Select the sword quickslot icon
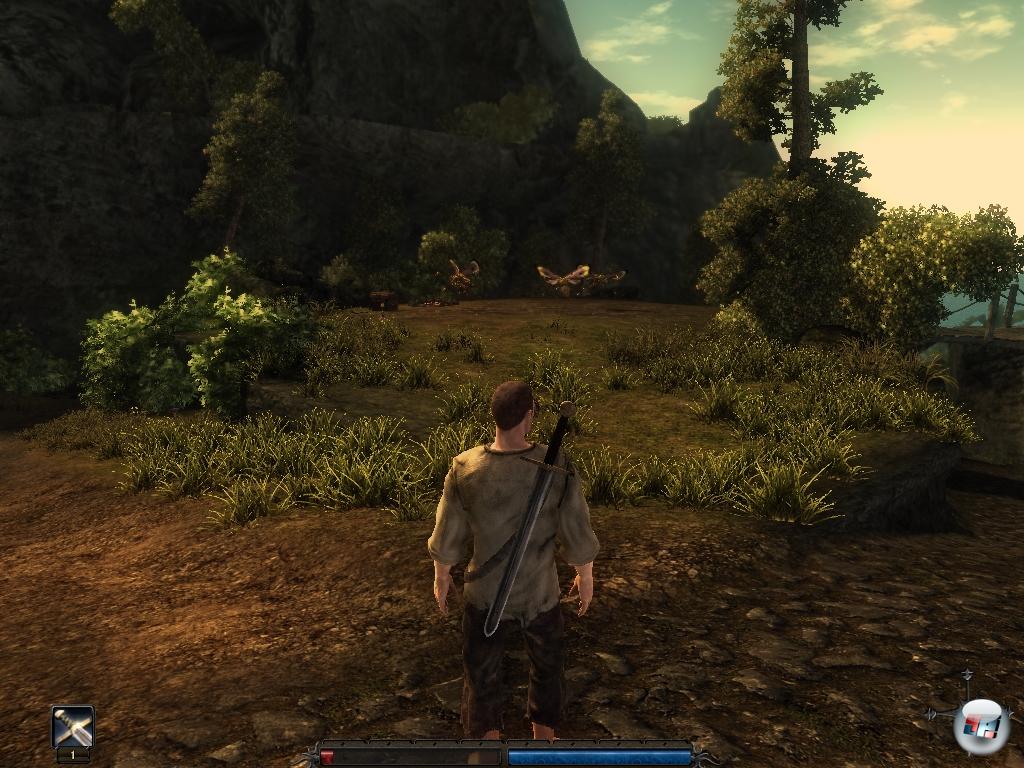Viewport: 1024px width, 768px height. (x=73, y=727)
